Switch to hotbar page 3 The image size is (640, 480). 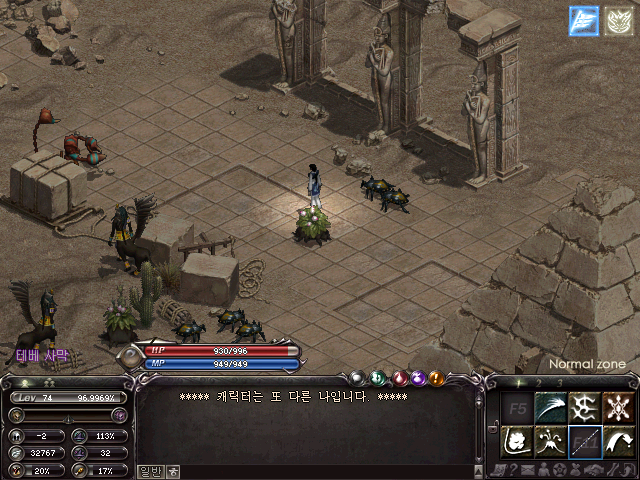click(560, 383)
